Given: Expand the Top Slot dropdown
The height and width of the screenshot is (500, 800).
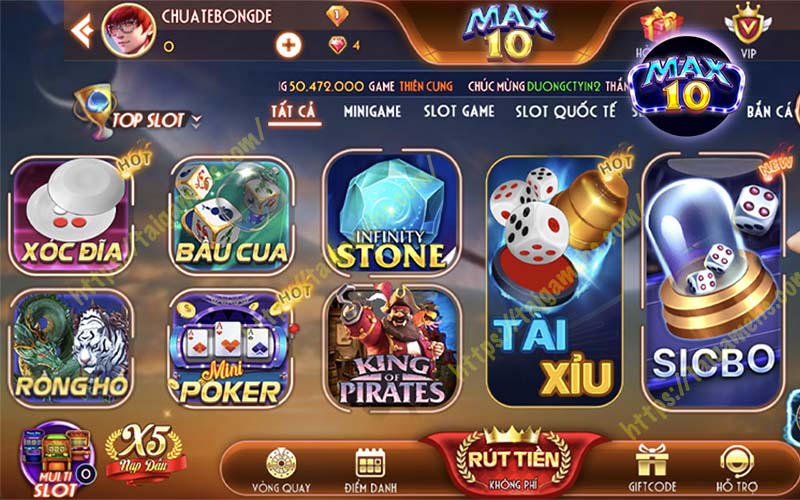Looking at the screenshot, I should pos(195,121).
